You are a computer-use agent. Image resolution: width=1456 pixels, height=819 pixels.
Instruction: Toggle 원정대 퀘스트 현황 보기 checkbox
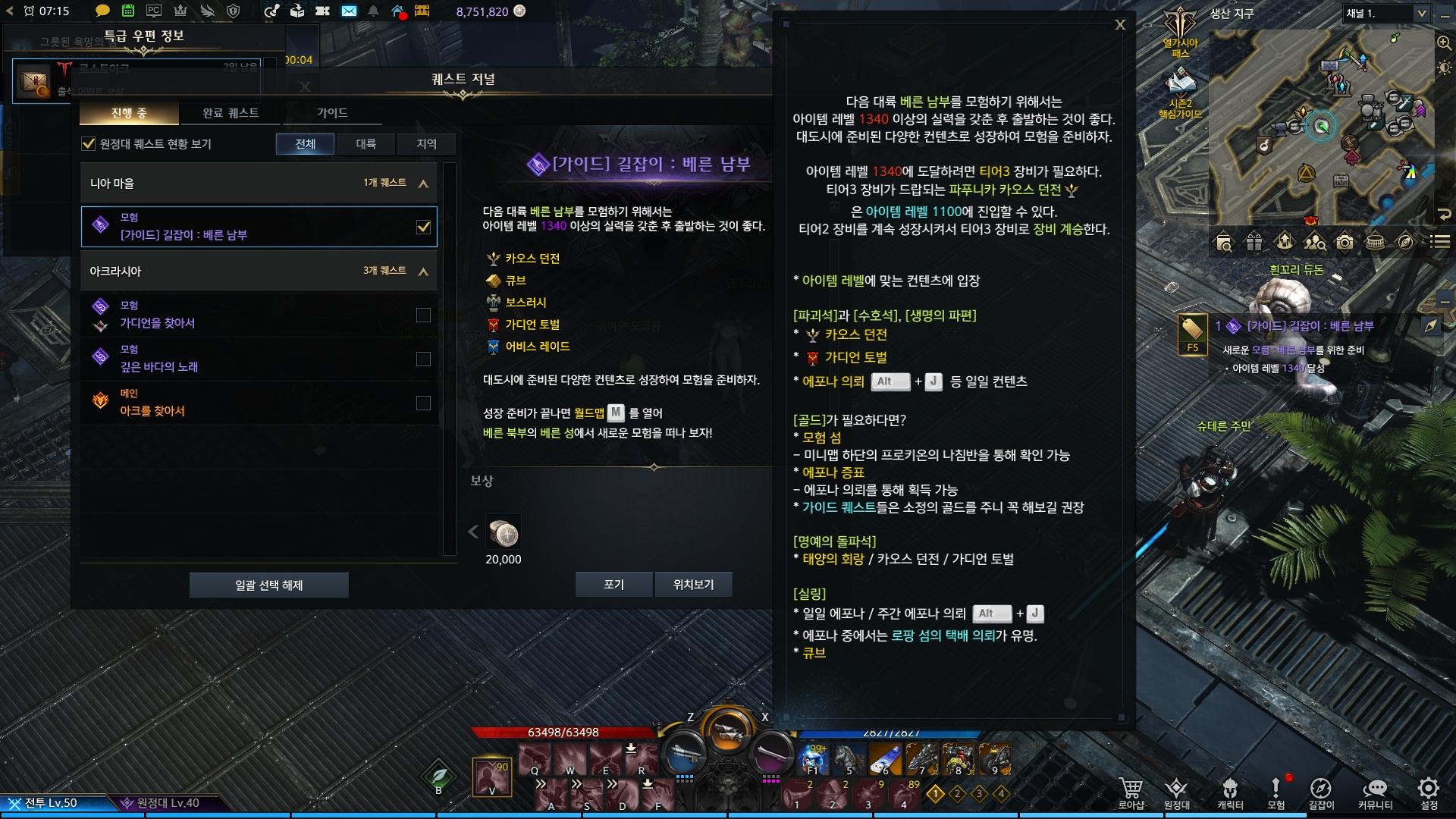click(89, 144)
